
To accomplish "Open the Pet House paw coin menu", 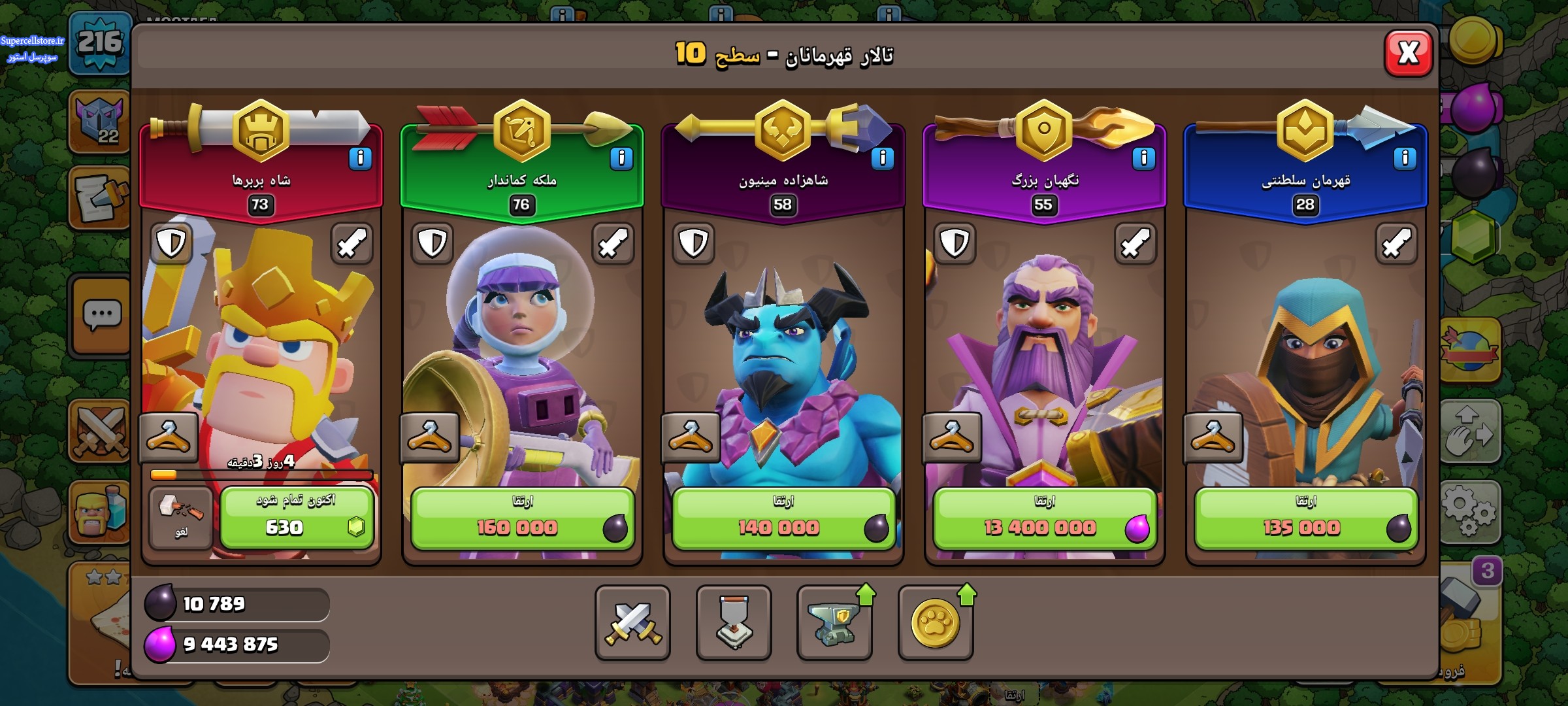I will (x=936, y=622).
